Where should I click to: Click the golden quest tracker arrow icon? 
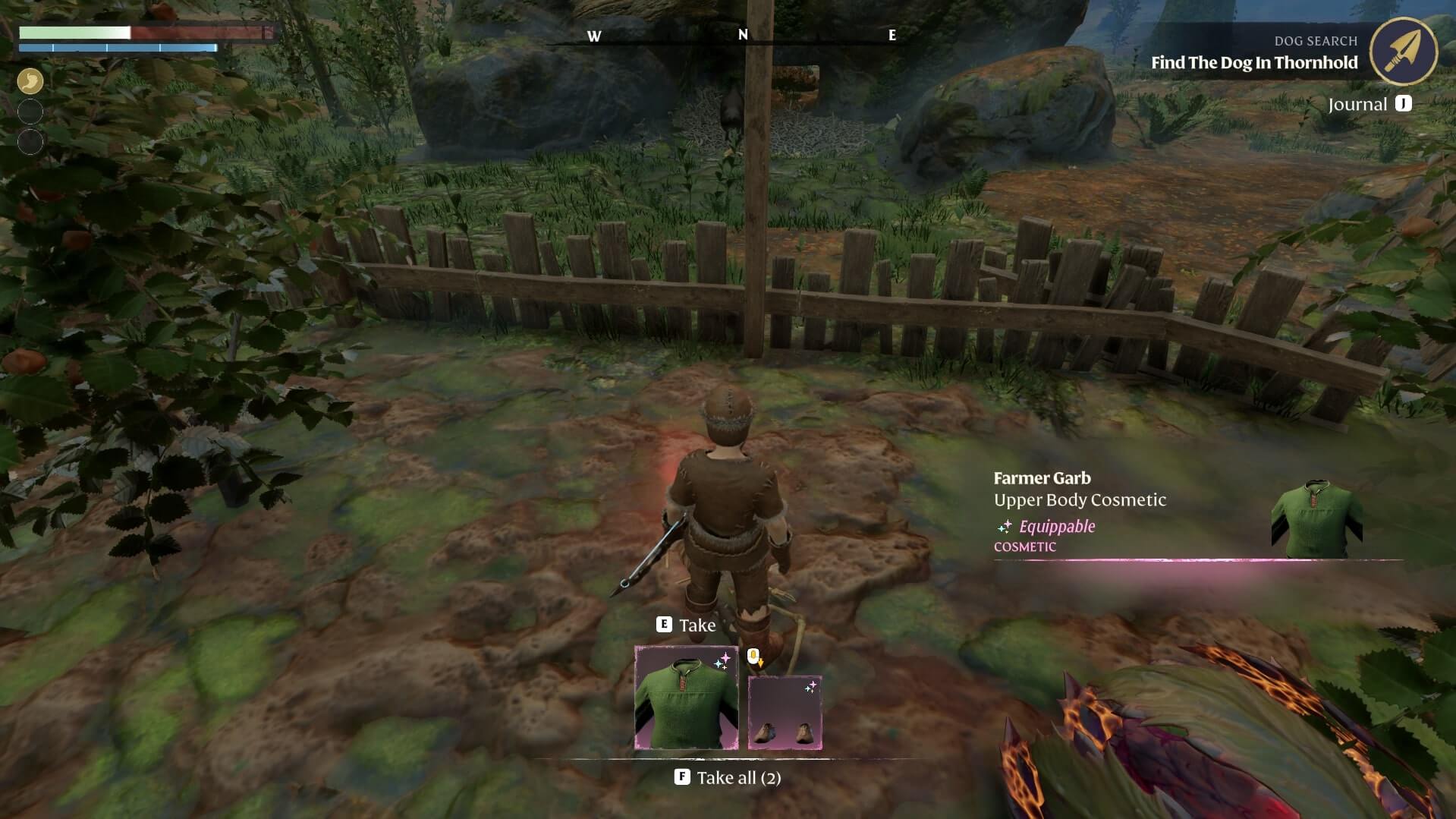1405,52
